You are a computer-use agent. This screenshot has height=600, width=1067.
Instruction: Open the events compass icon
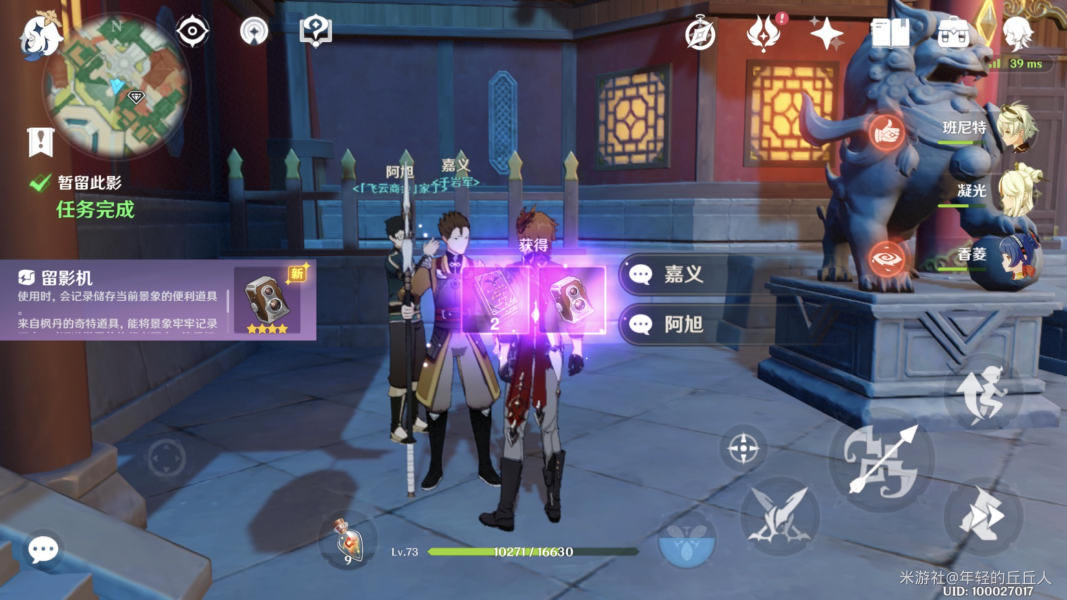coord(701,34)
